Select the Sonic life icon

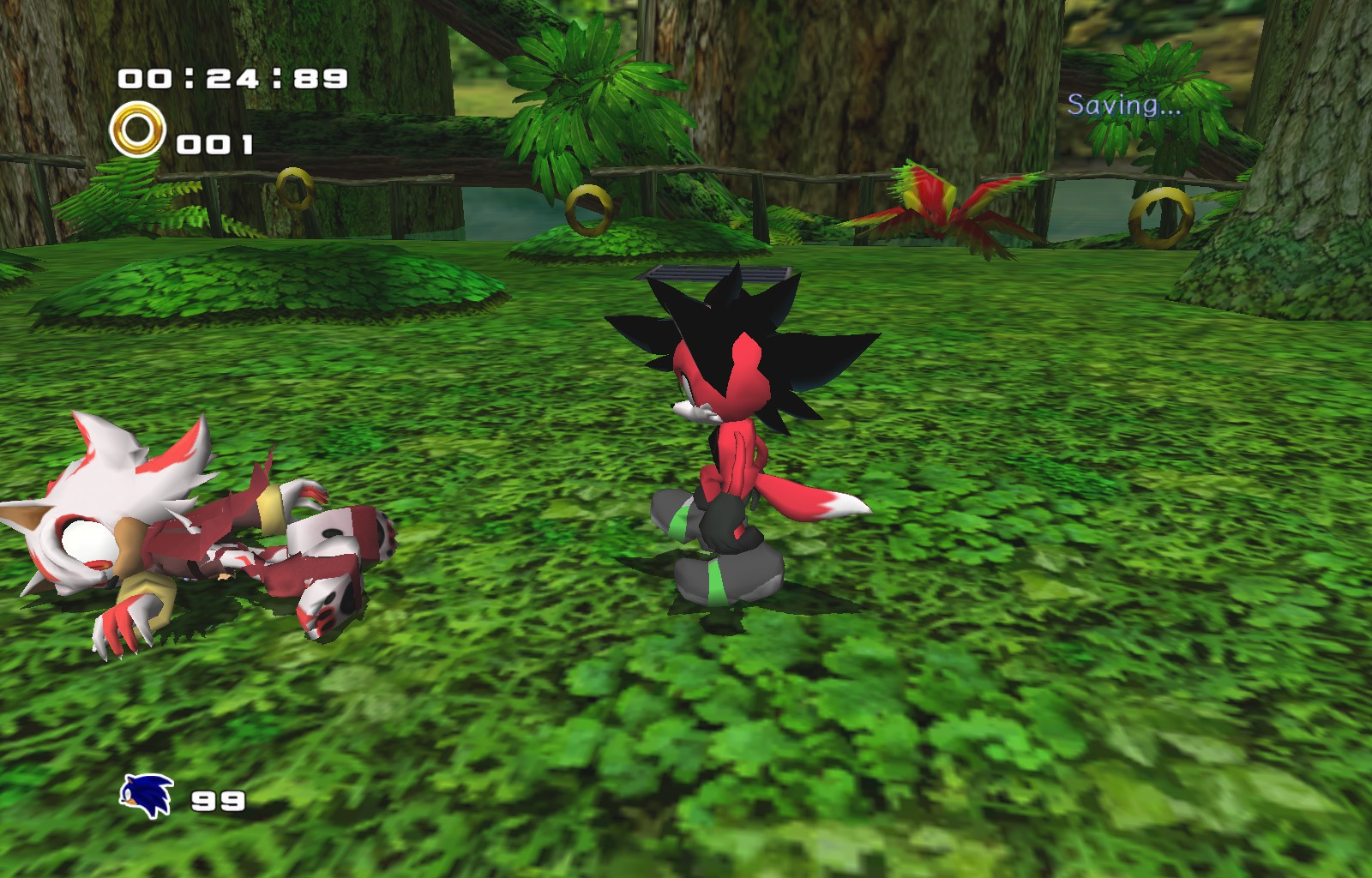[144, 796]
